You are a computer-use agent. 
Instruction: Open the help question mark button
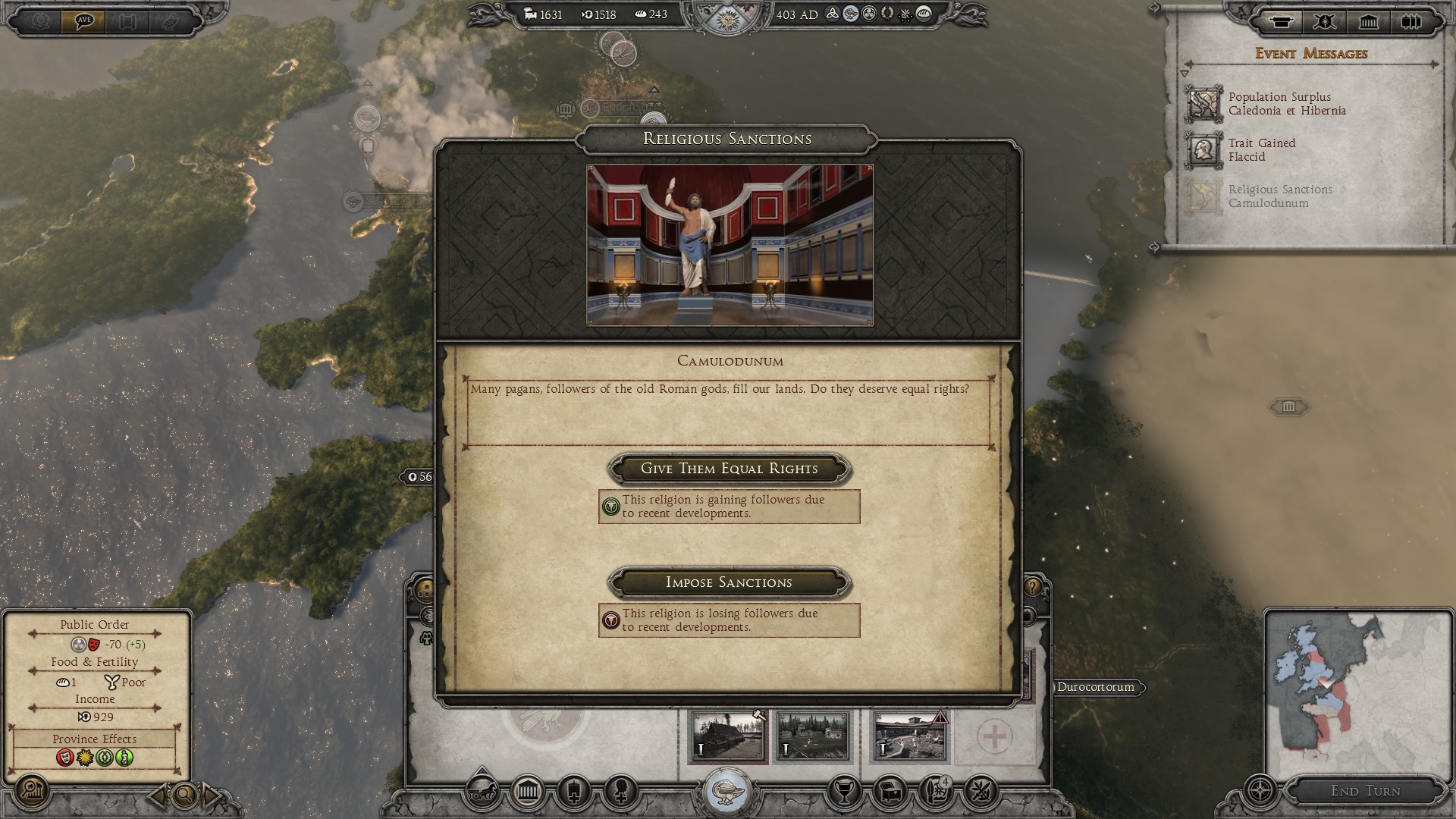[x=1033, y=587]
